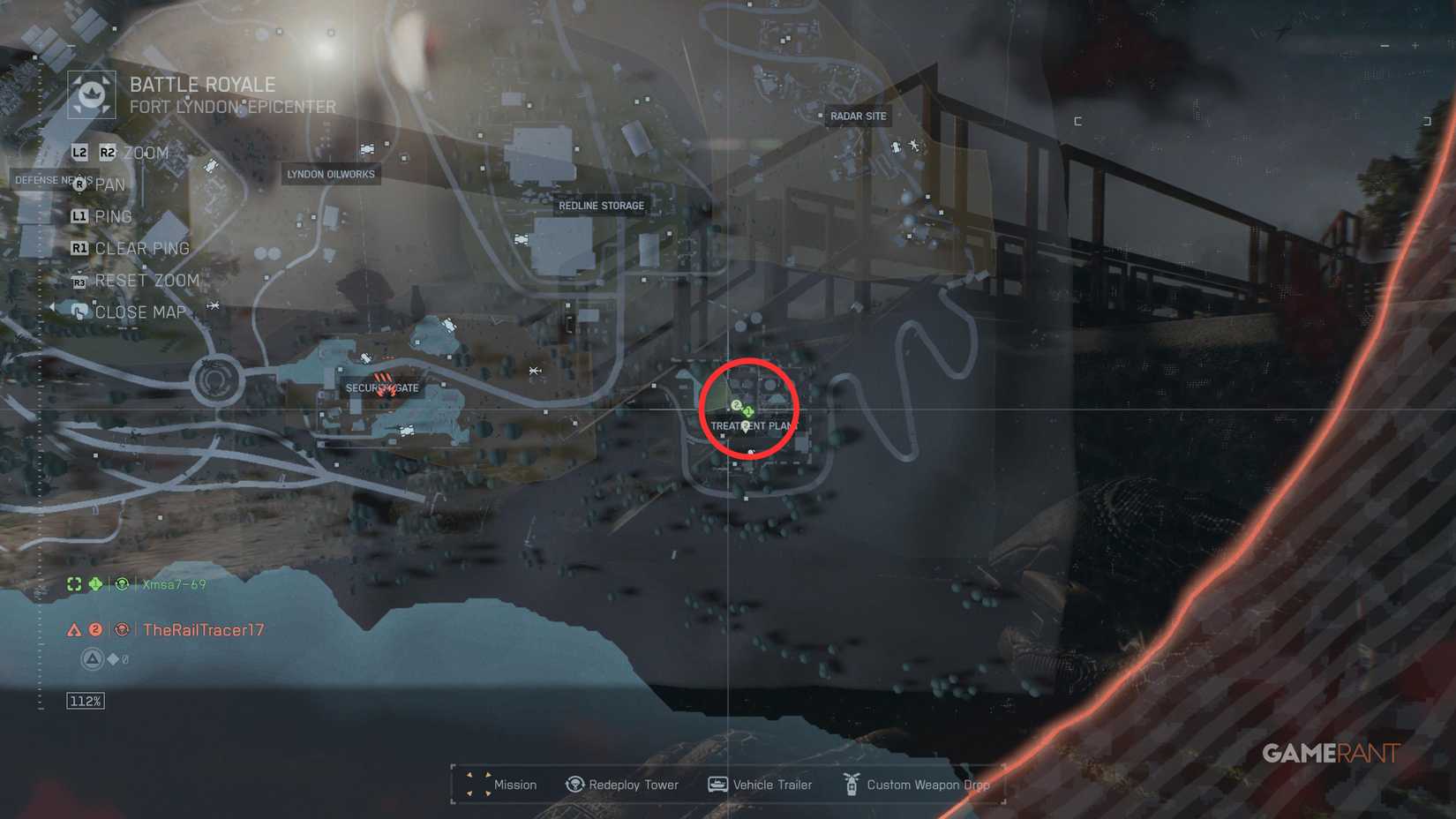Toggle the green squad spotting bracket icon
This screenshot has width=1456, height=819.
point(74,583)
